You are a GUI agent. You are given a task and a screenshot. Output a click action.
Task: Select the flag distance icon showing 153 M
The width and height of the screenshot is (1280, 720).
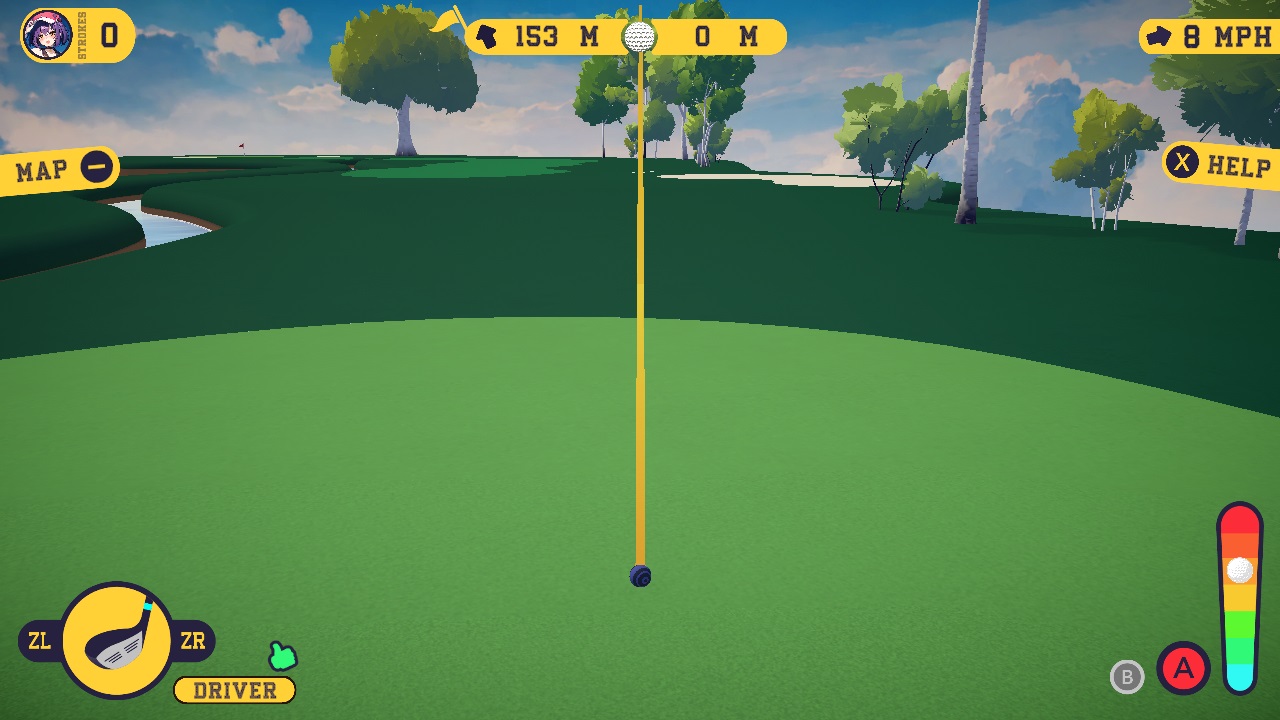(x=487, y=36)
